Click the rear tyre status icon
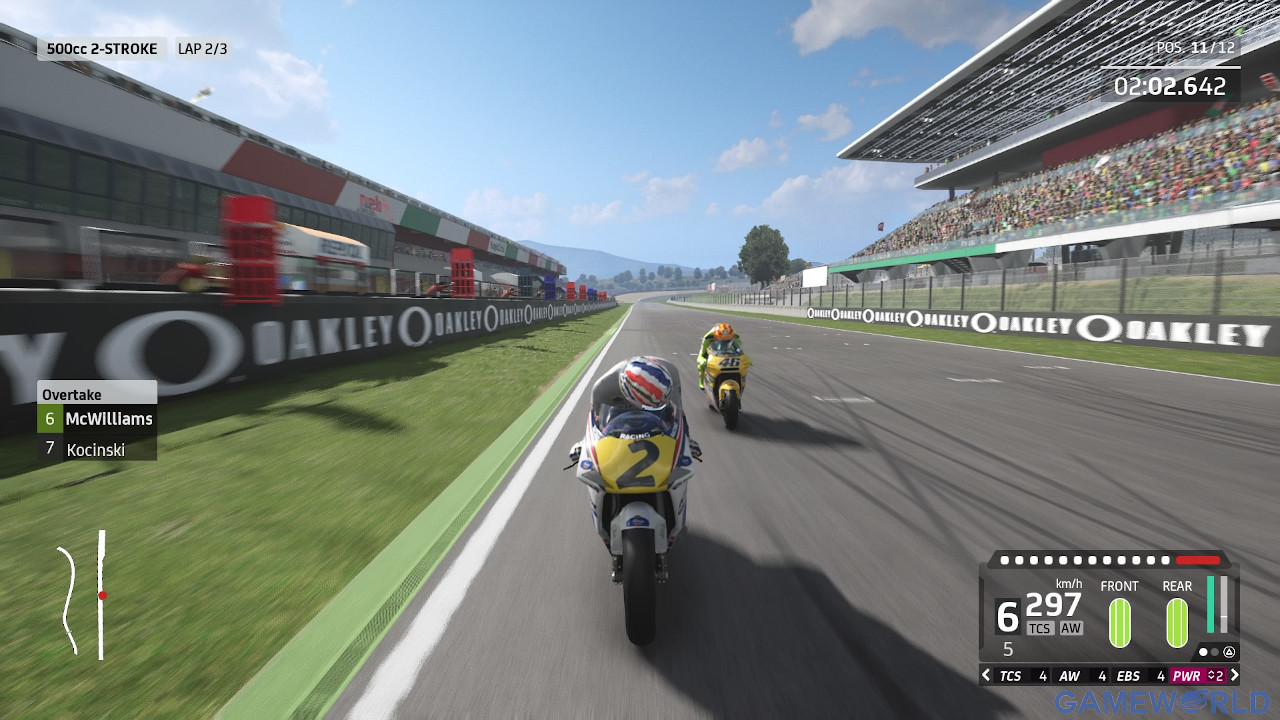 pyautogui.click(x=1177, y=621)
